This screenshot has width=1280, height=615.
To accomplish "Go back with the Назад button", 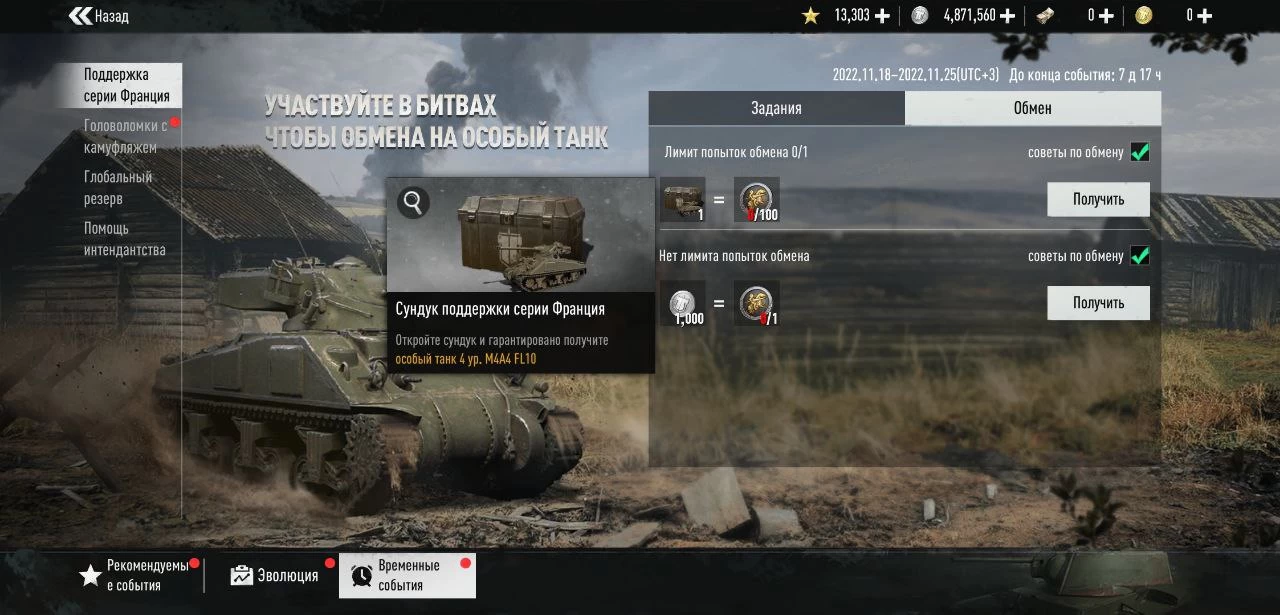I will [x=99, y=16].
